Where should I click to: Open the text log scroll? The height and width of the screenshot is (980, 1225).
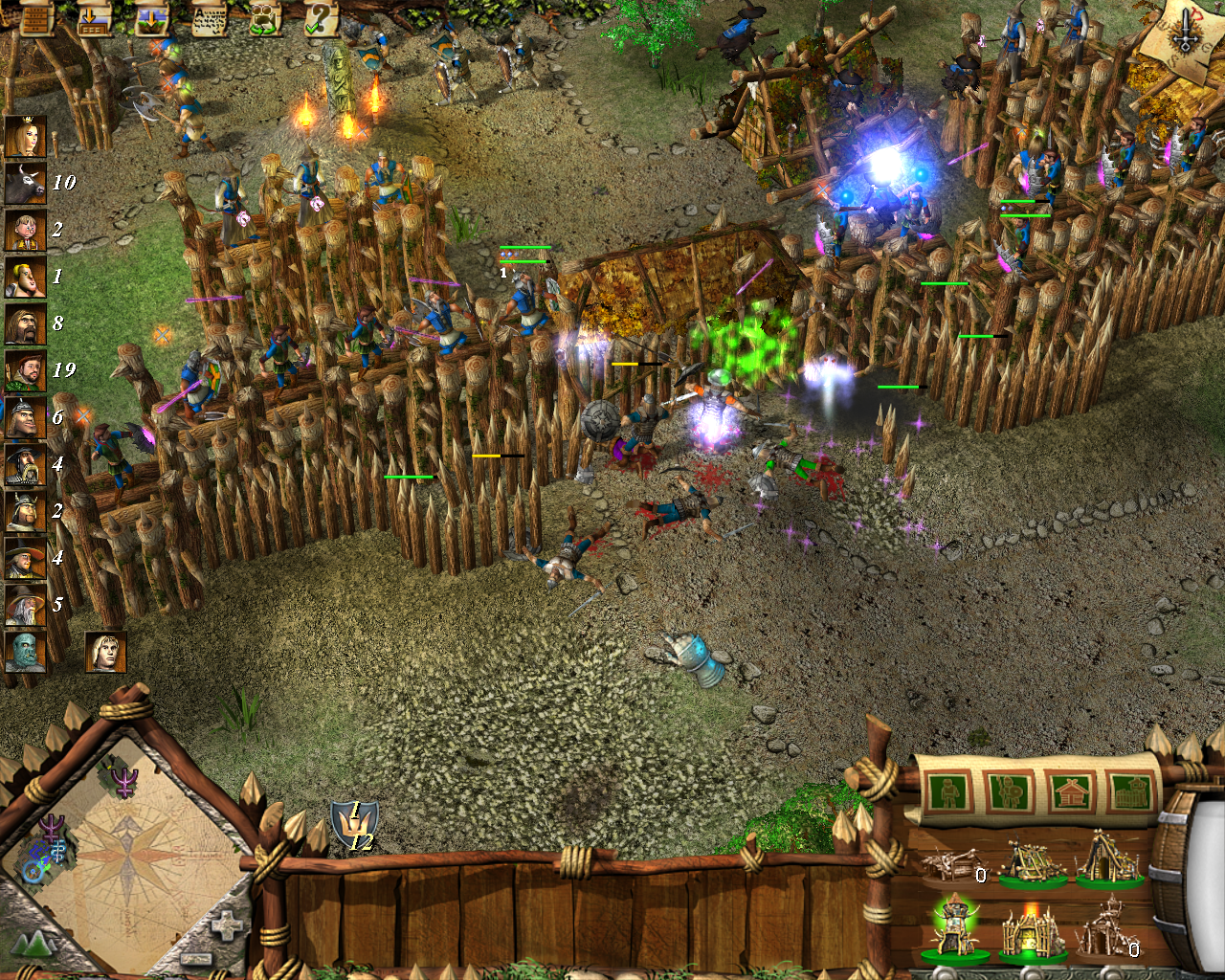208,18
